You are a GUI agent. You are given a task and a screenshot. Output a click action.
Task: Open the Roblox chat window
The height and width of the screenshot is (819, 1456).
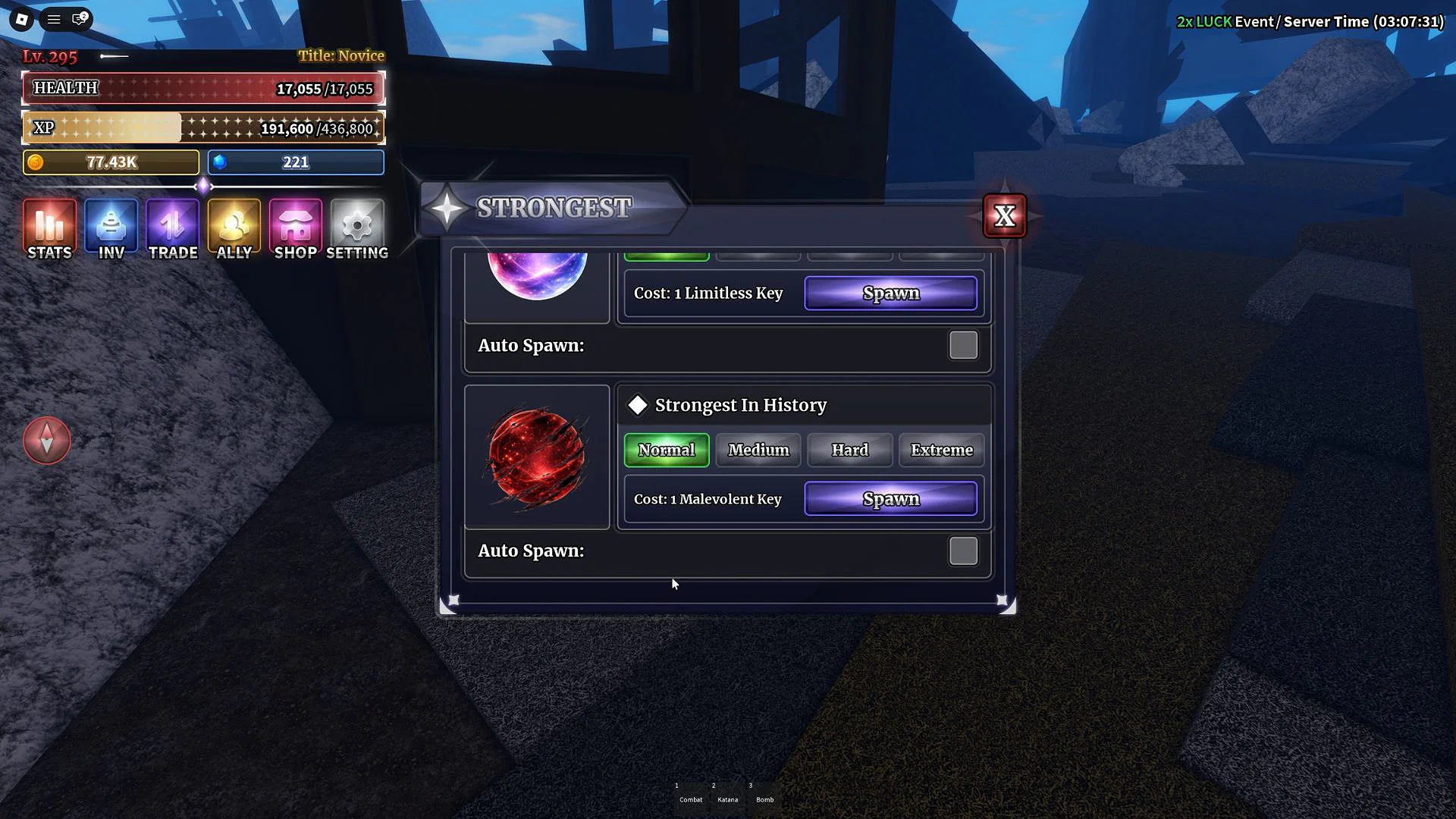pos(79,19)
